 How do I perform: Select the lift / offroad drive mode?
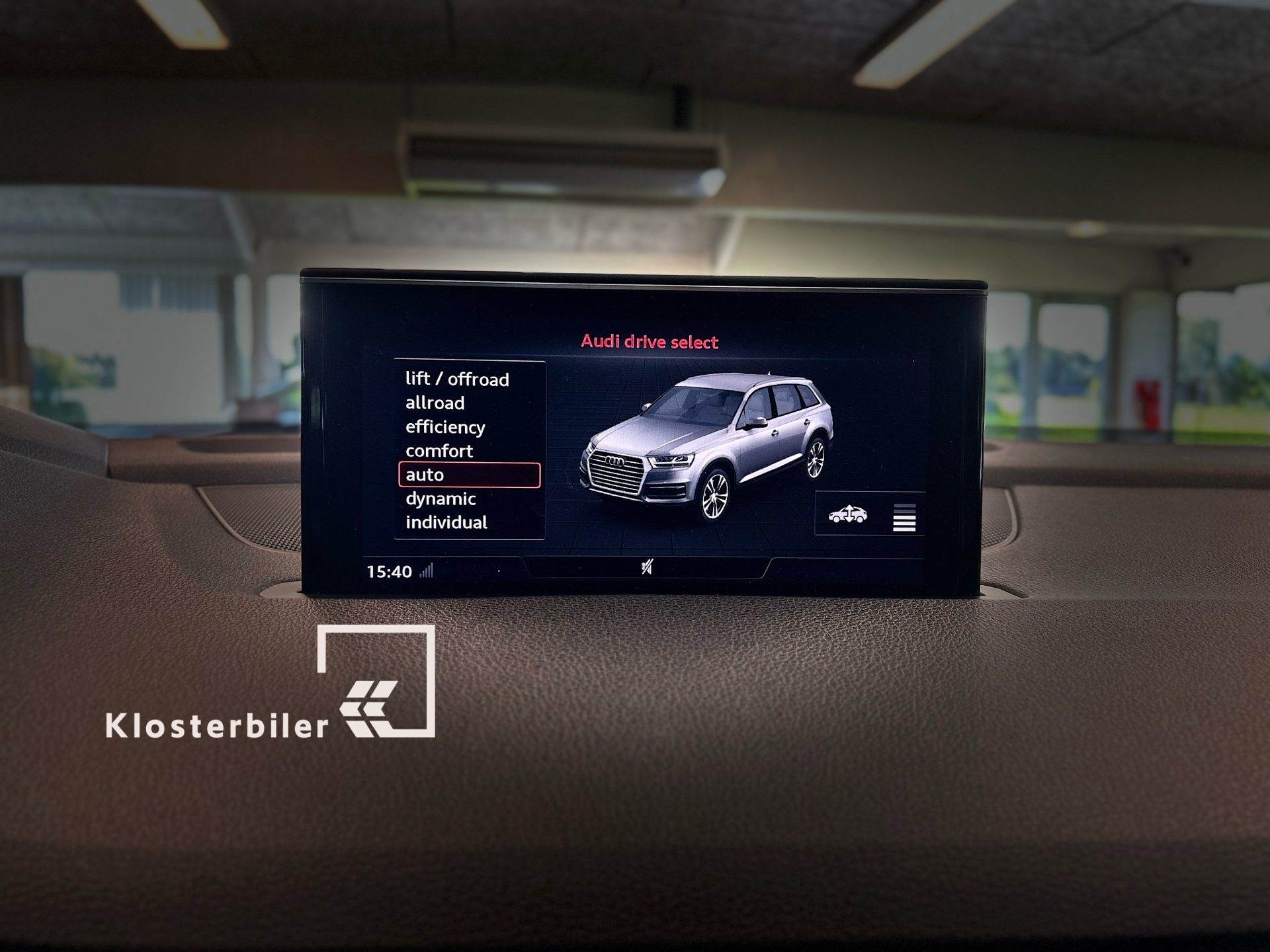click(457, 379)
